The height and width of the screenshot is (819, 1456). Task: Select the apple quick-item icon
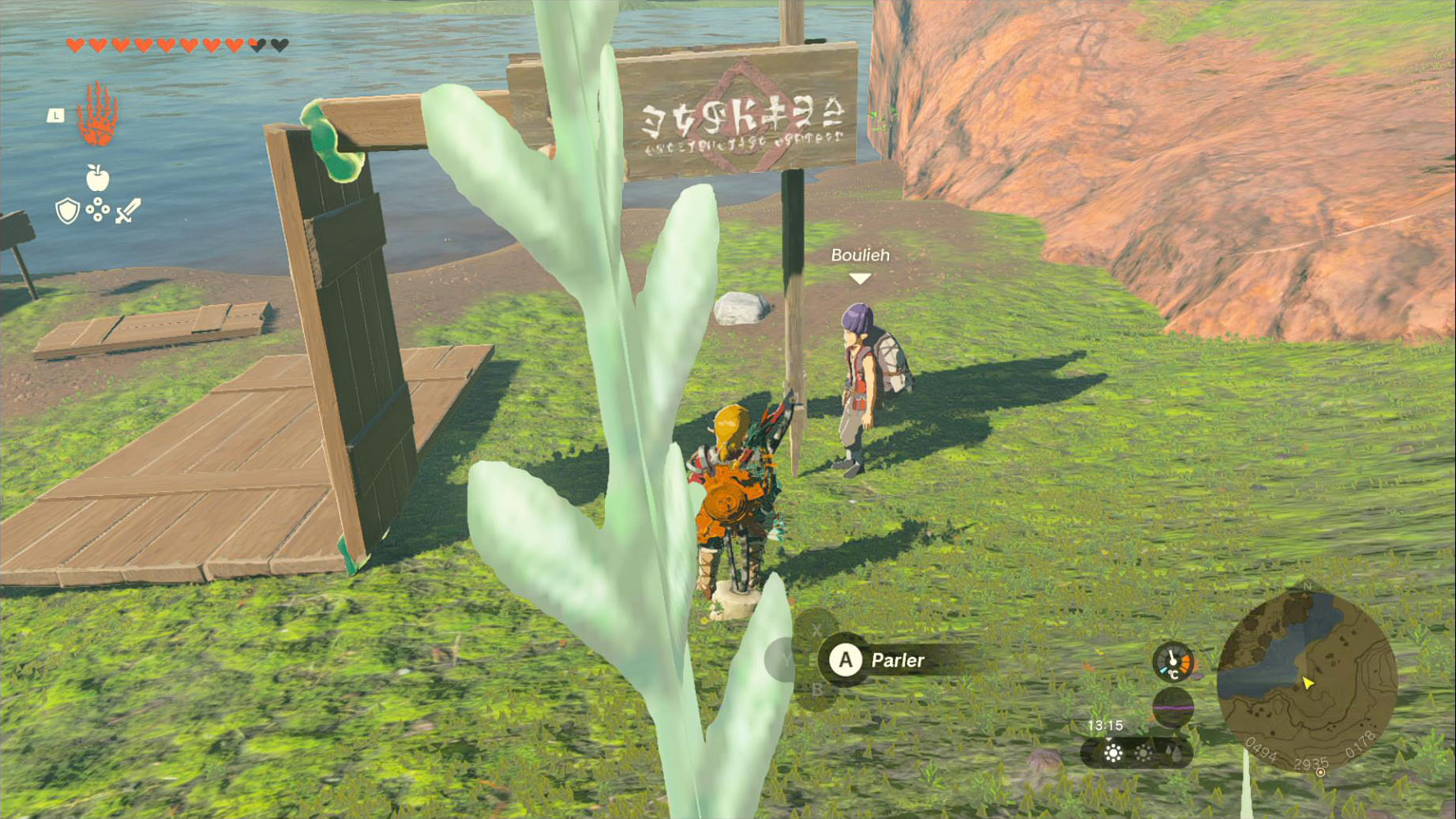(97, 178)
